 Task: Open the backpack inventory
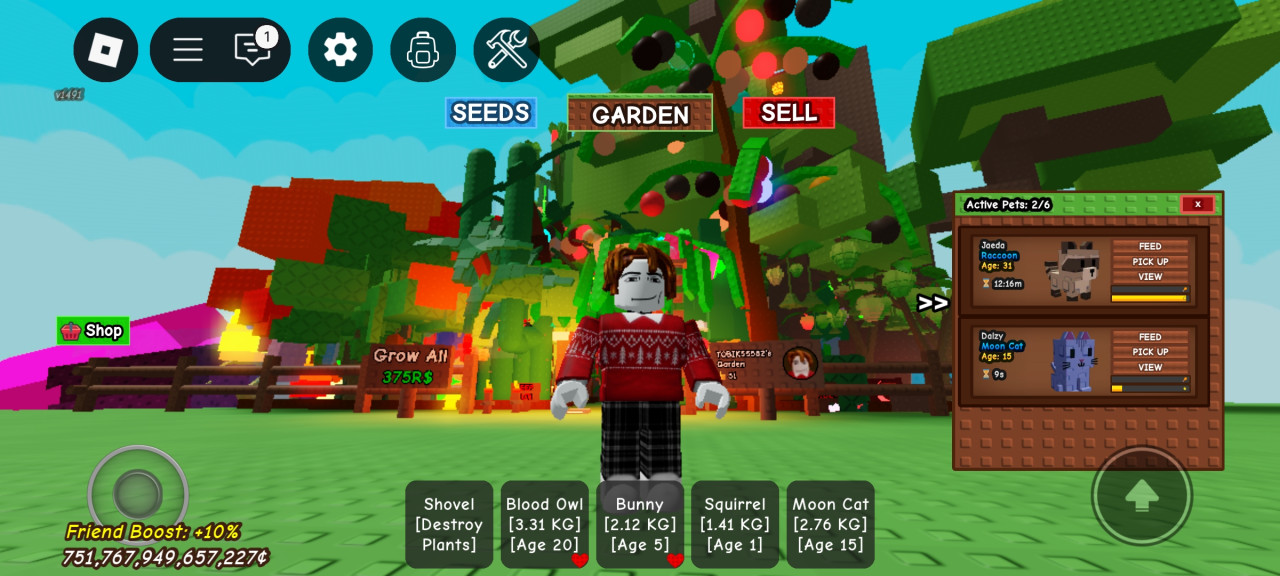point(423,50)
